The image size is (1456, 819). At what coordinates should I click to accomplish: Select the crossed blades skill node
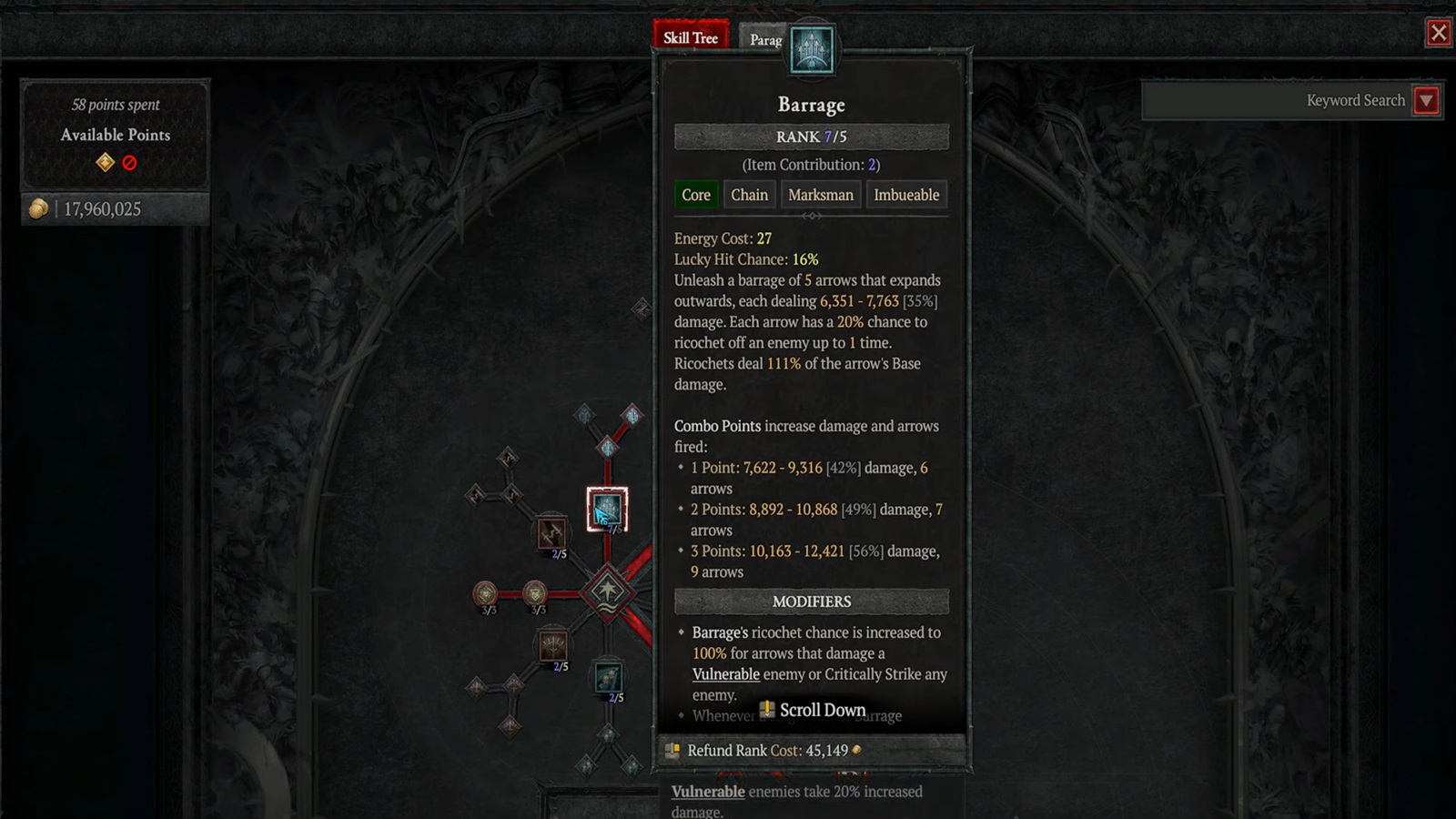coord(551,533)
